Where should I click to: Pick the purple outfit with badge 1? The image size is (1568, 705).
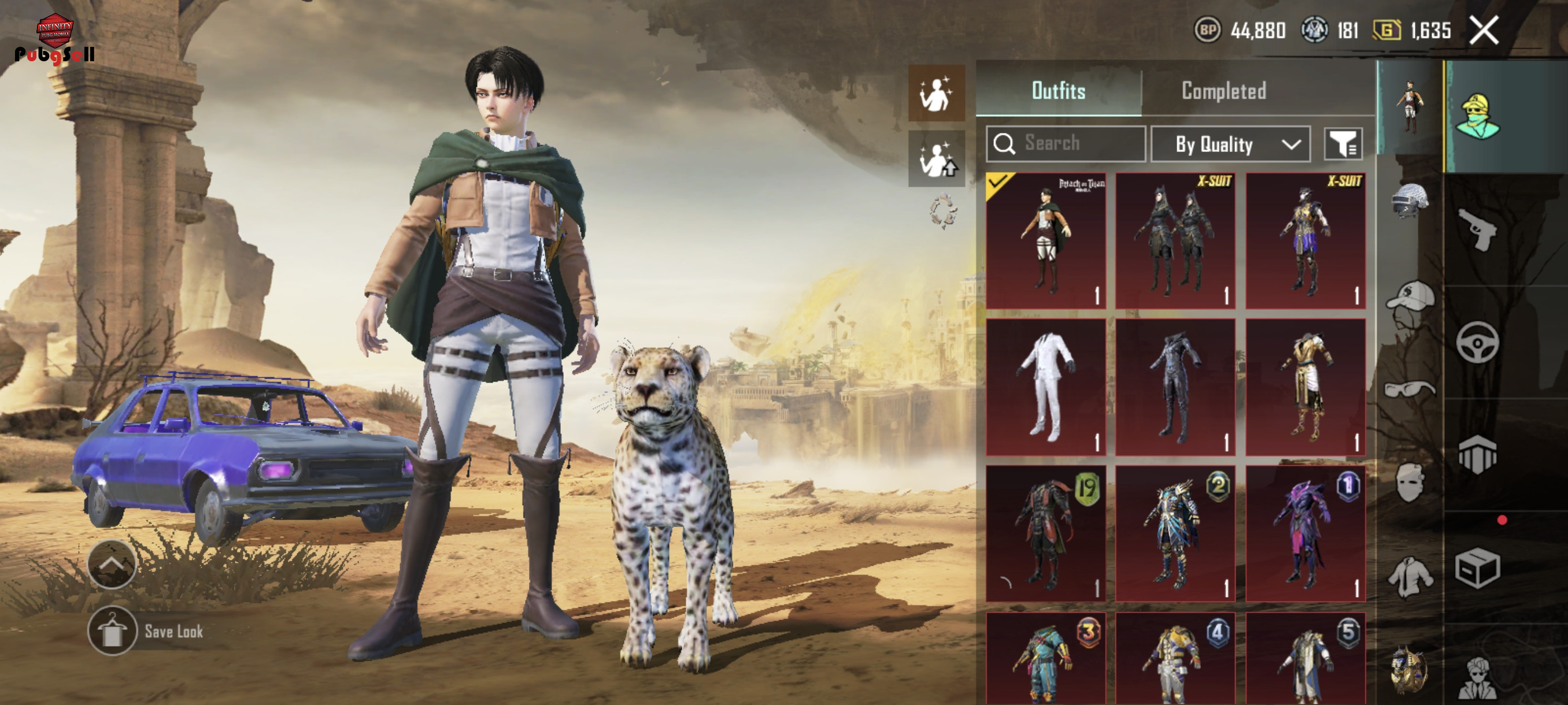[1305, 533]
